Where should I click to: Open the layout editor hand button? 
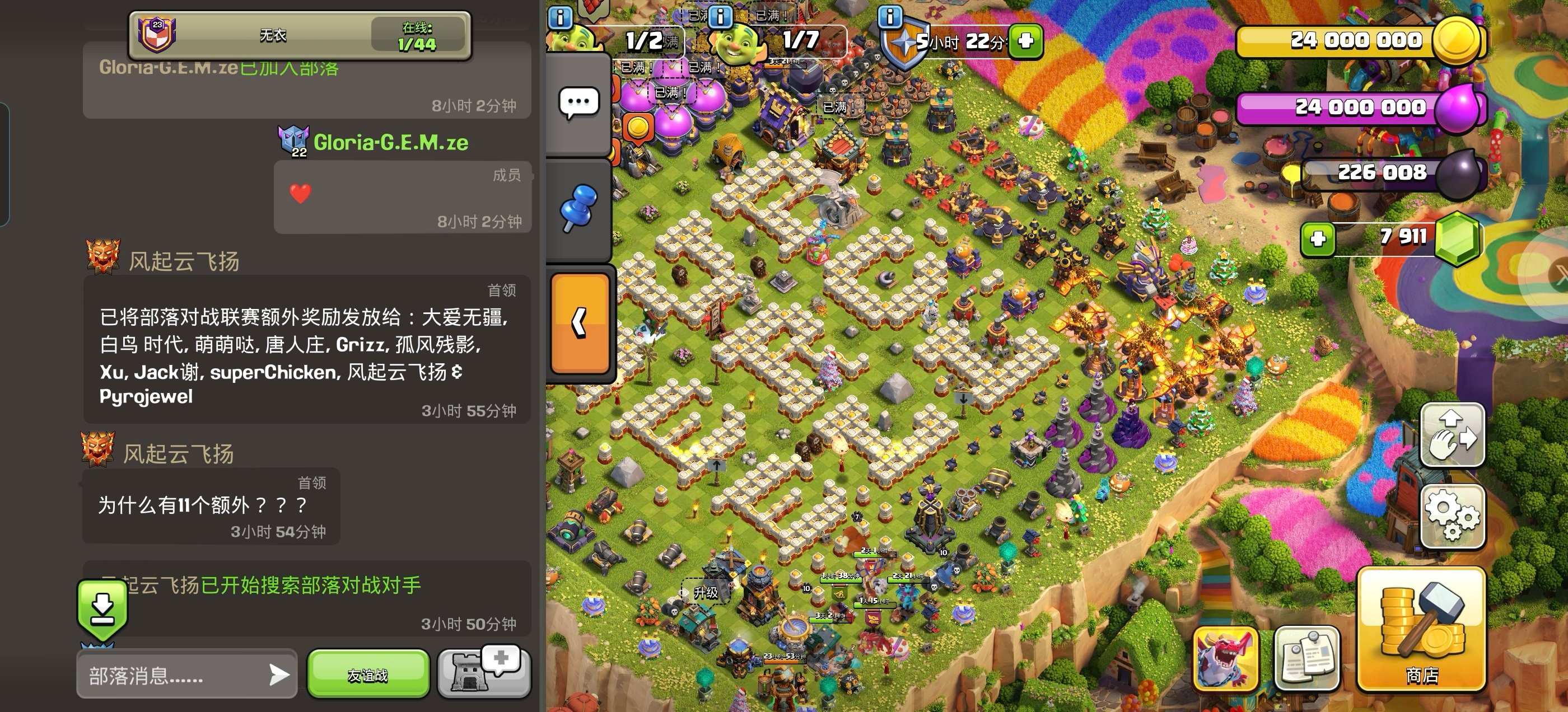tap(1452, 434)
